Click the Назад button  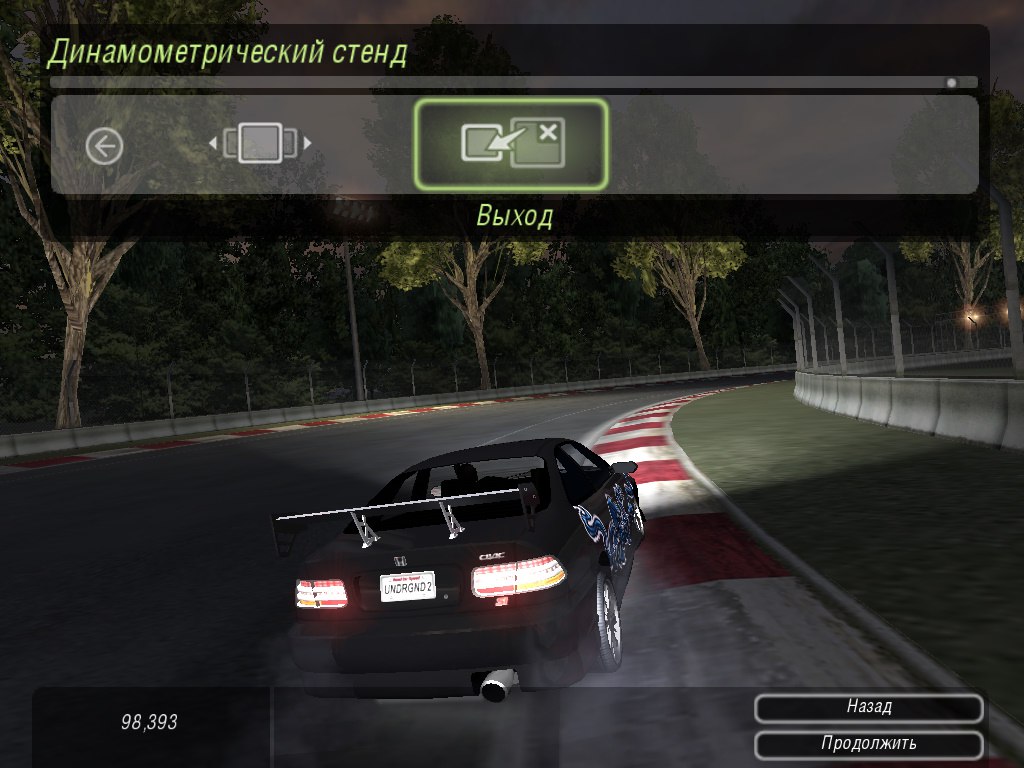868,707
